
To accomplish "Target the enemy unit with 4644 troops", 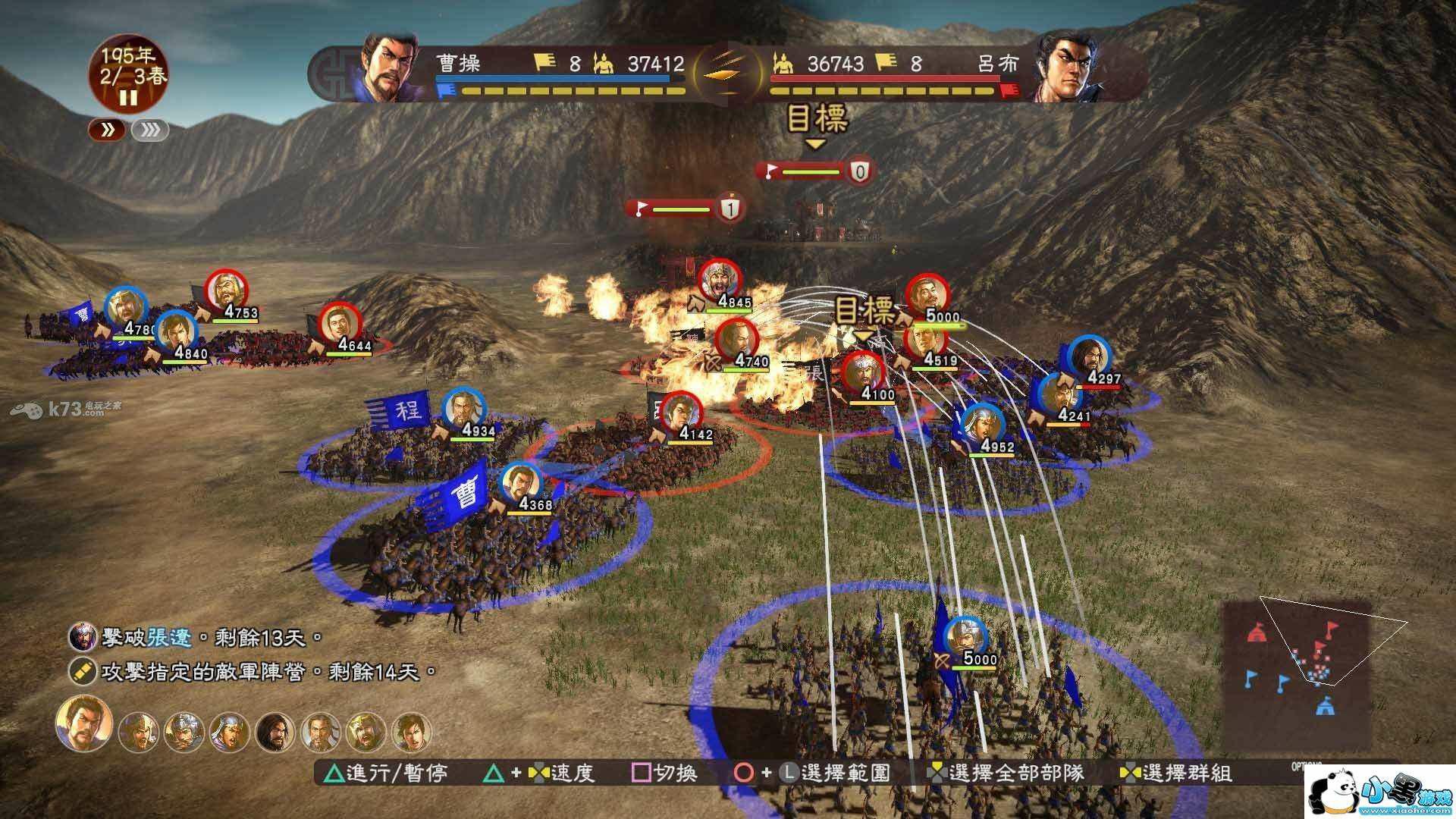I will click(340, 324).
